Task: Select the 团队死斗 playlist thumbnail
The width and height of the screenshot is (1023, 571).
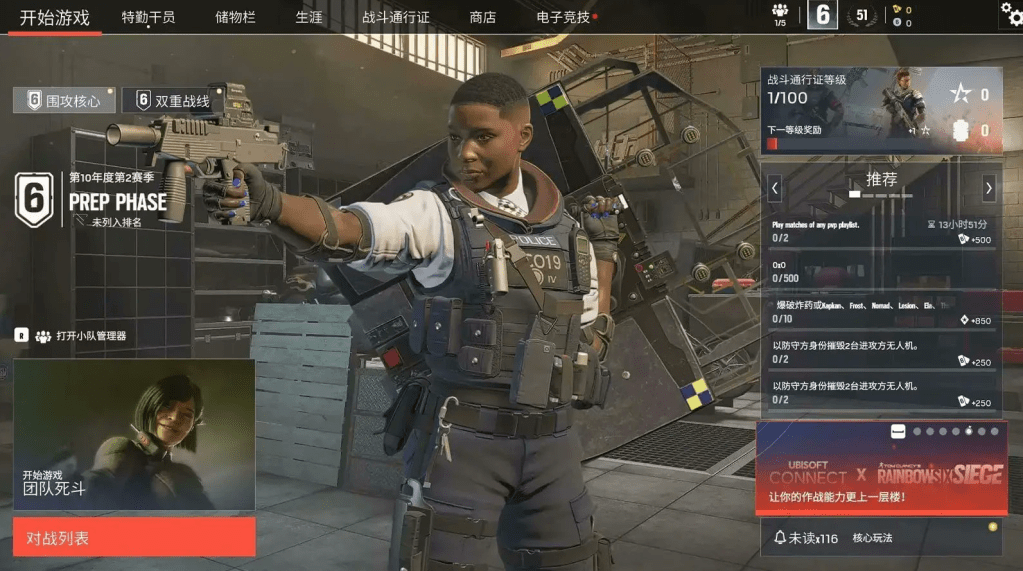Action: click(134, 434)
